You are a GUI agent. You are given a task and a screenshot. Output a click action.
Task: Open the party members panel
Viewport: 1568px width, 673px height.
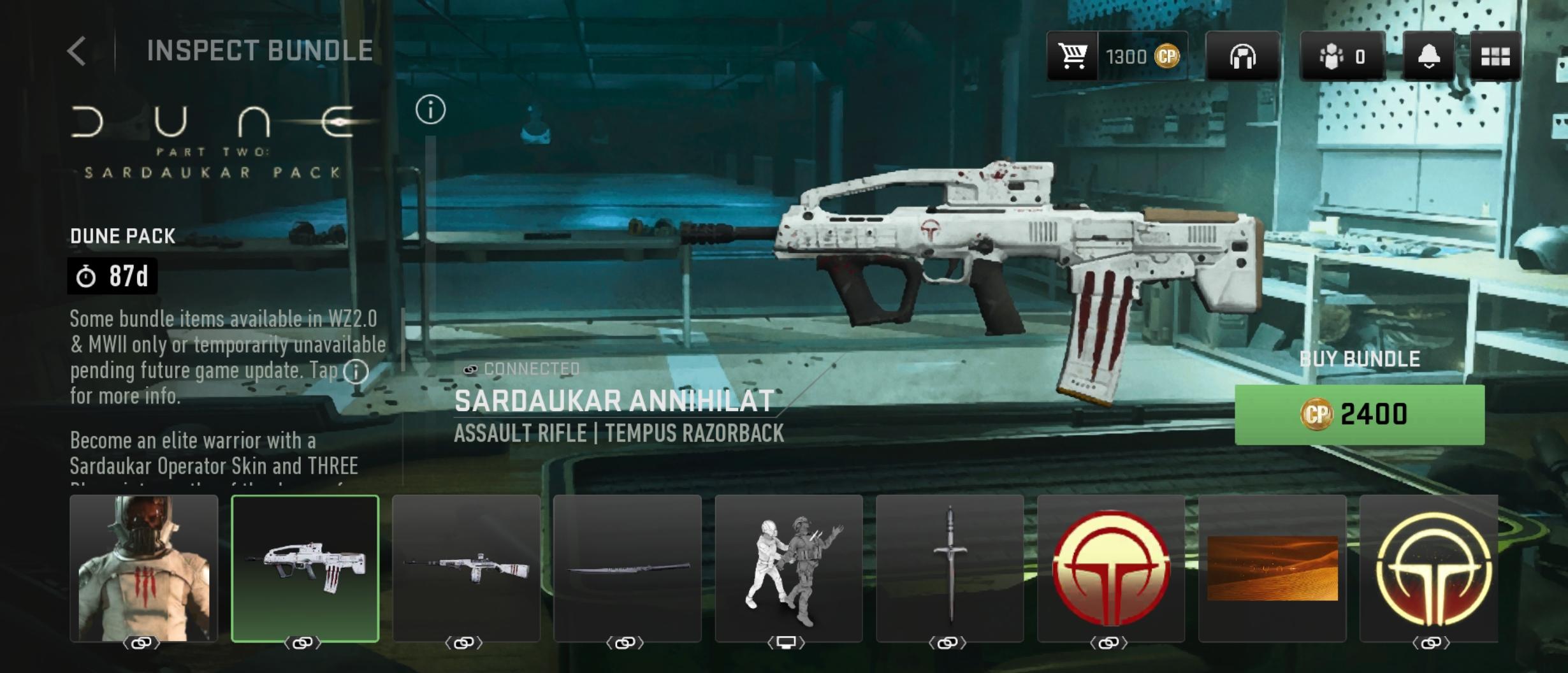[1342, 57]
